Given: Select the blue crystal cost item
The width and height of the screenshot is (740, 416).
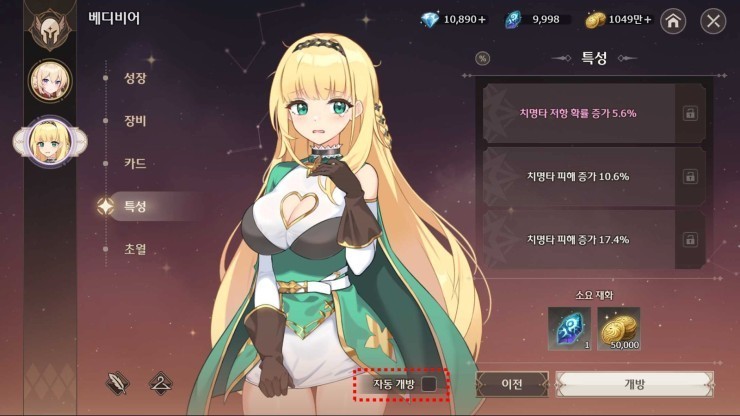Looking at the screenshot, I should coord(569,329).
